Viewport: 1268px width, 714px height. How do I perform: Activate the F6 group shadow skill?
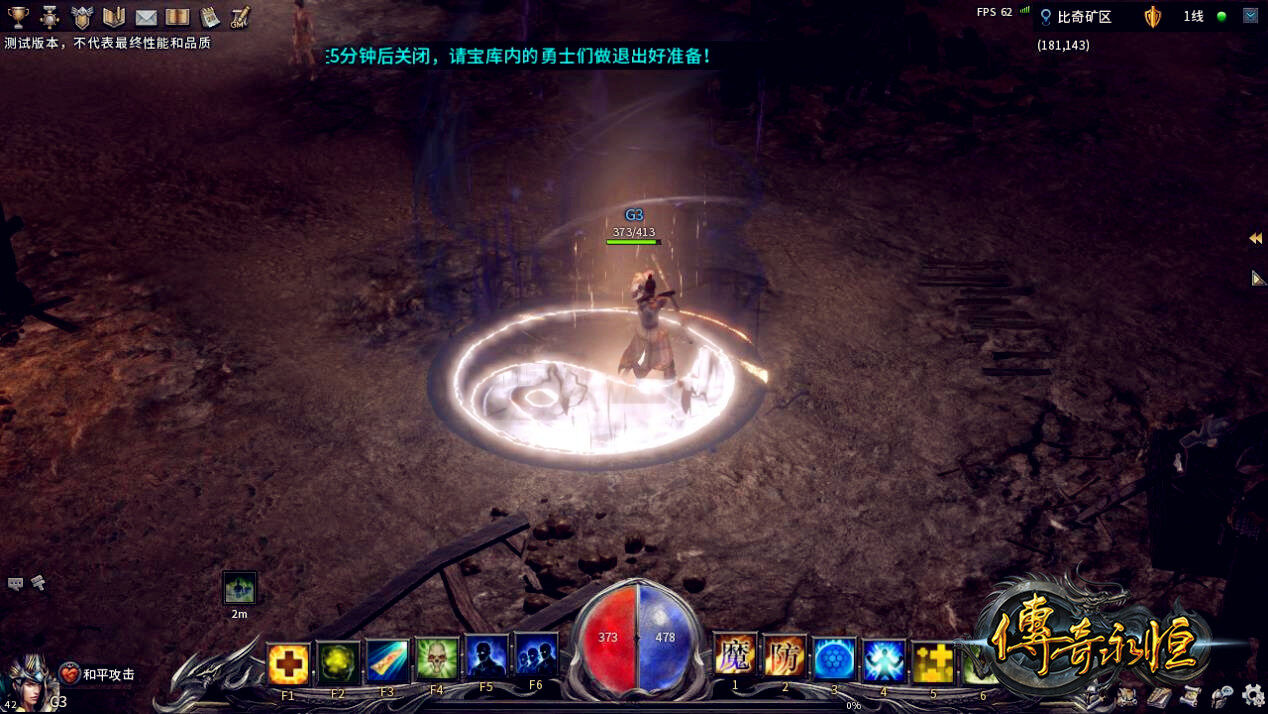pos(536,655)
